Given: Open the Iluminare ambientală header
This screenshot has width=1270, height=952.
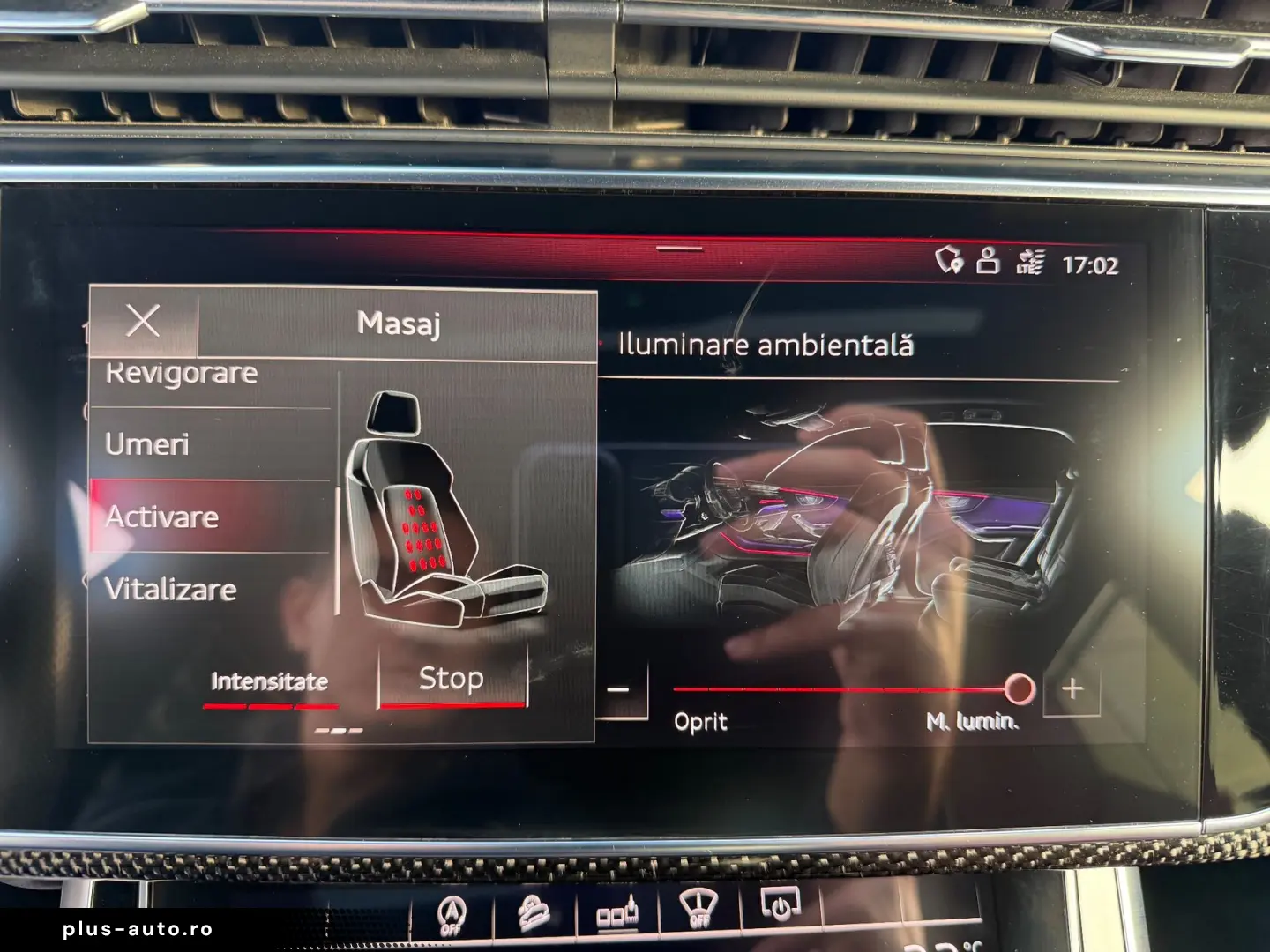Looking at the screenshot, I should pyautogui.click(x=766, y=346).
